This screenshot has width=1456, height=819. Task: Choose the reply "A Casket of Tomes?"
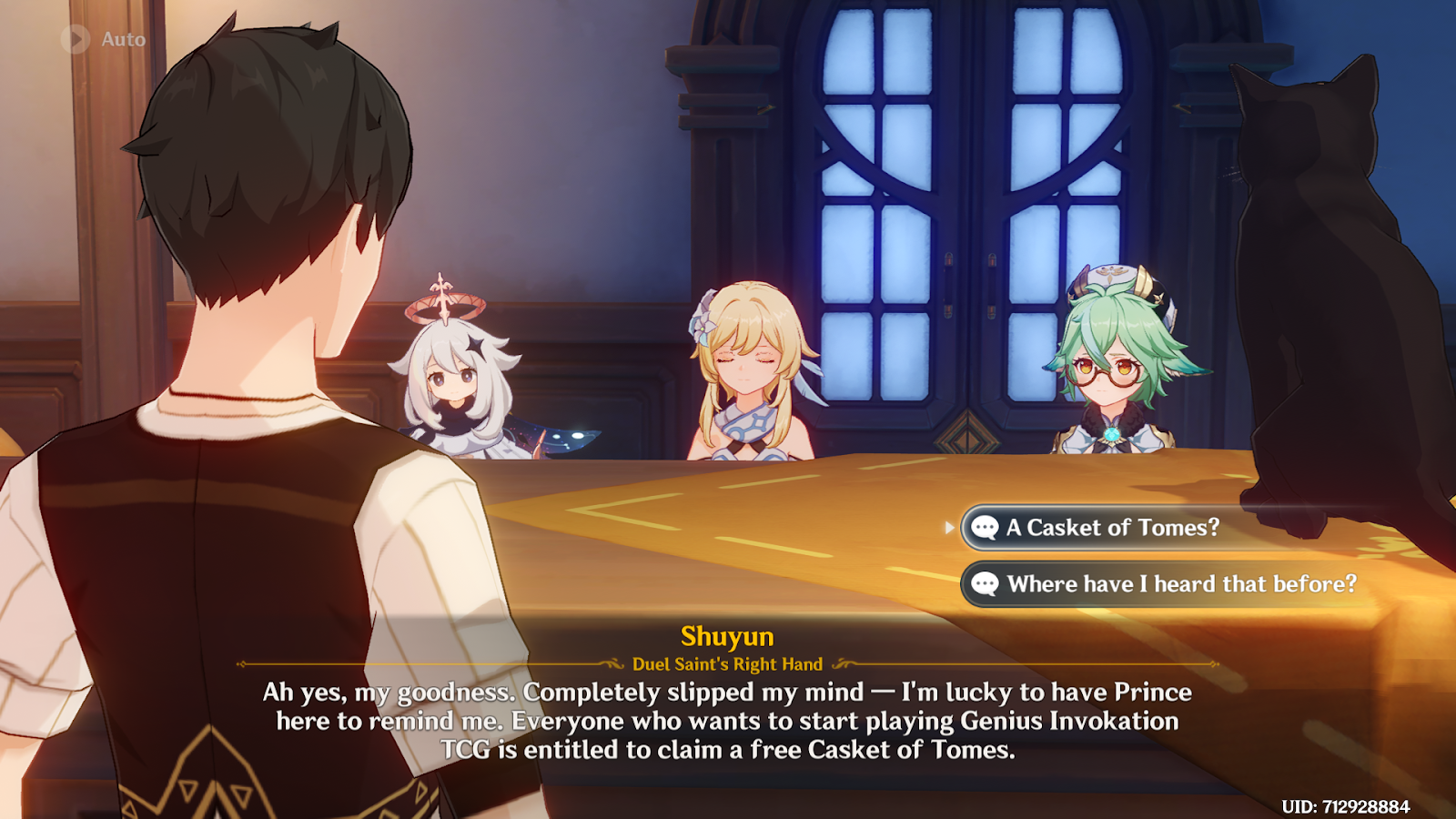coord(1112,528)
